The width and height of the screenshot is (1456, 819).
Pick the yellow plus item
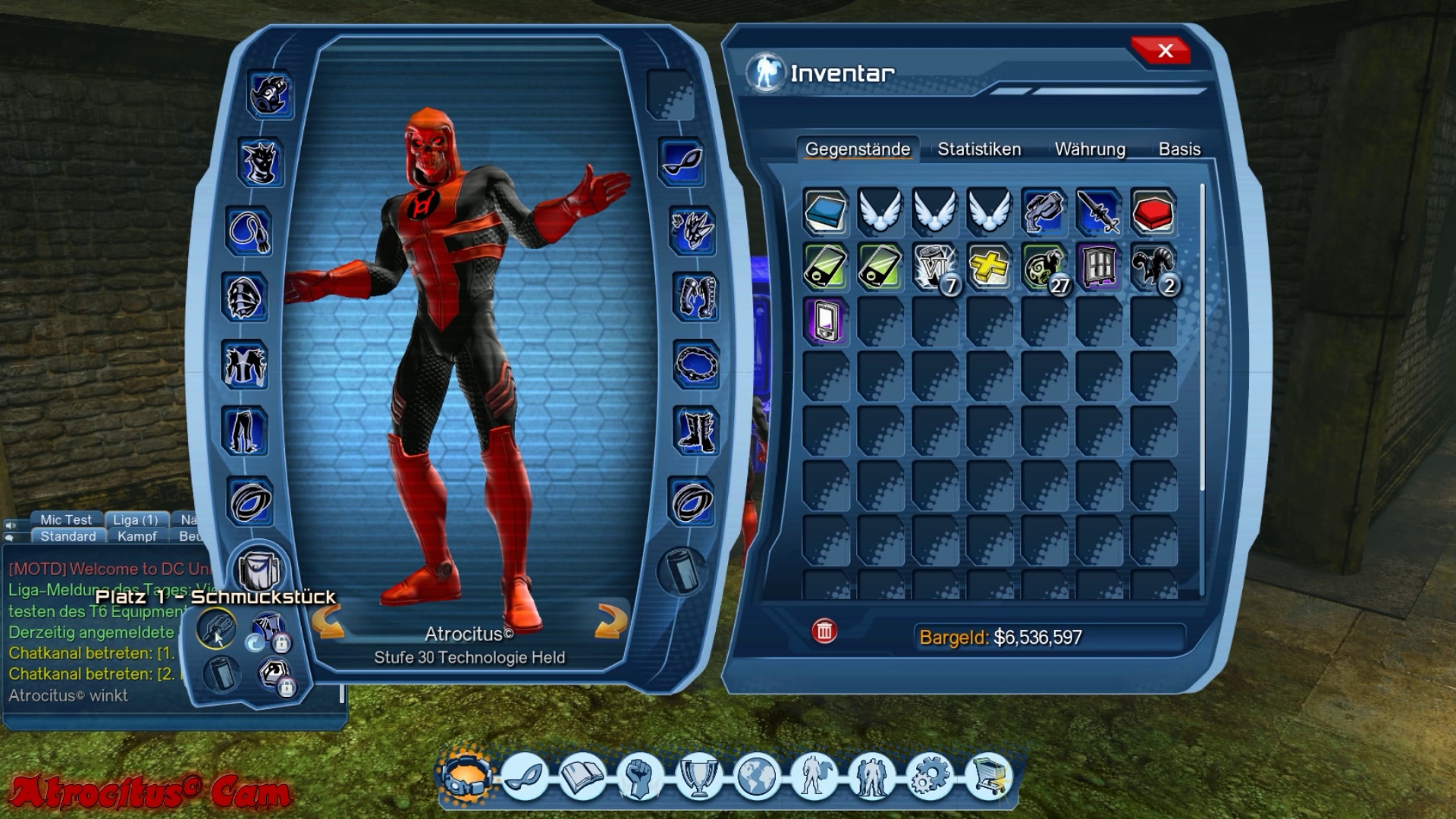pos(989,267)
